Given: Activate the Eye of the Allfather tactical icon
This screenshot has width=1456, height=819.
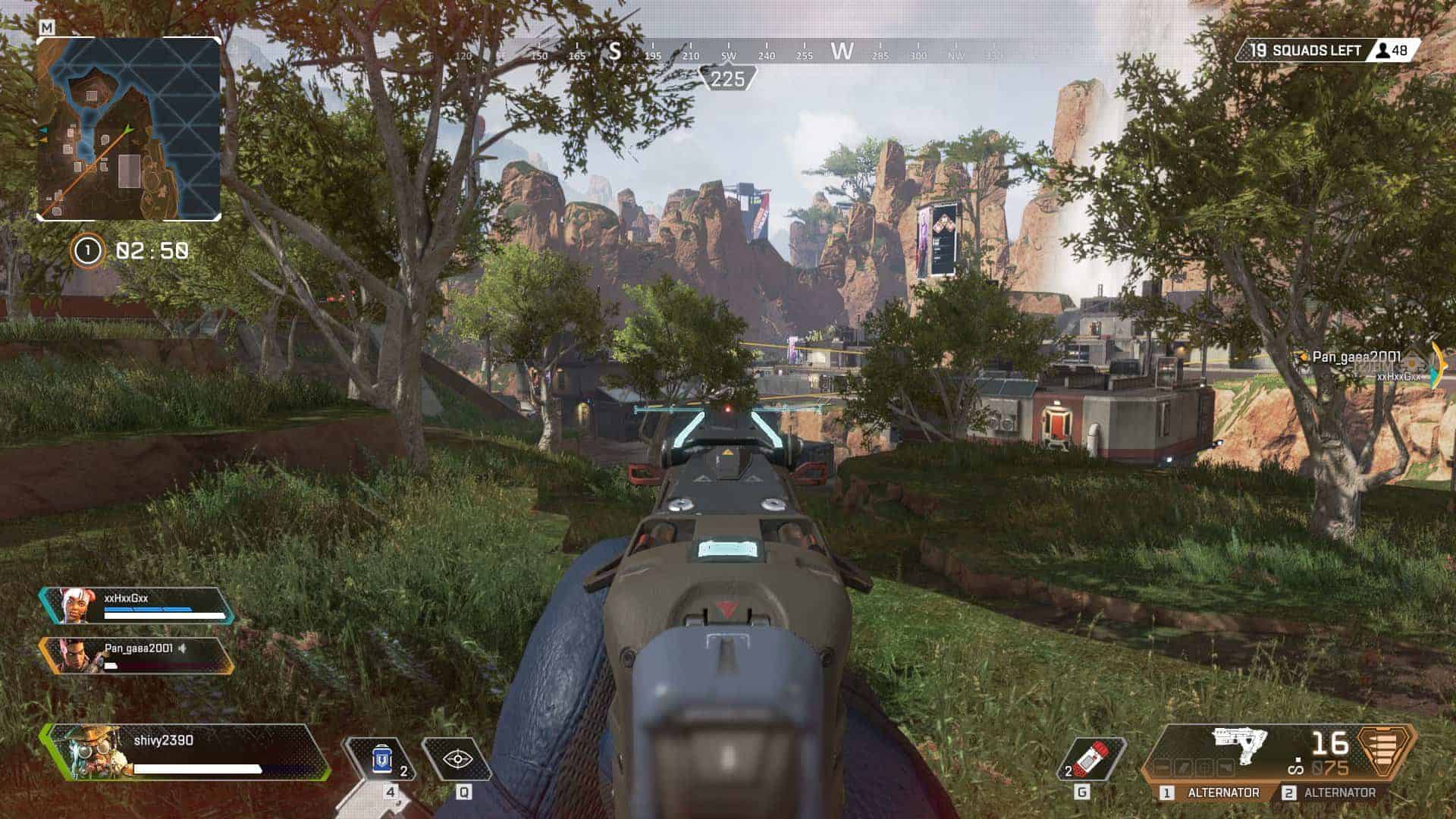Looking at the screenshot, I should pyautogui.click(x=457, y=759).
